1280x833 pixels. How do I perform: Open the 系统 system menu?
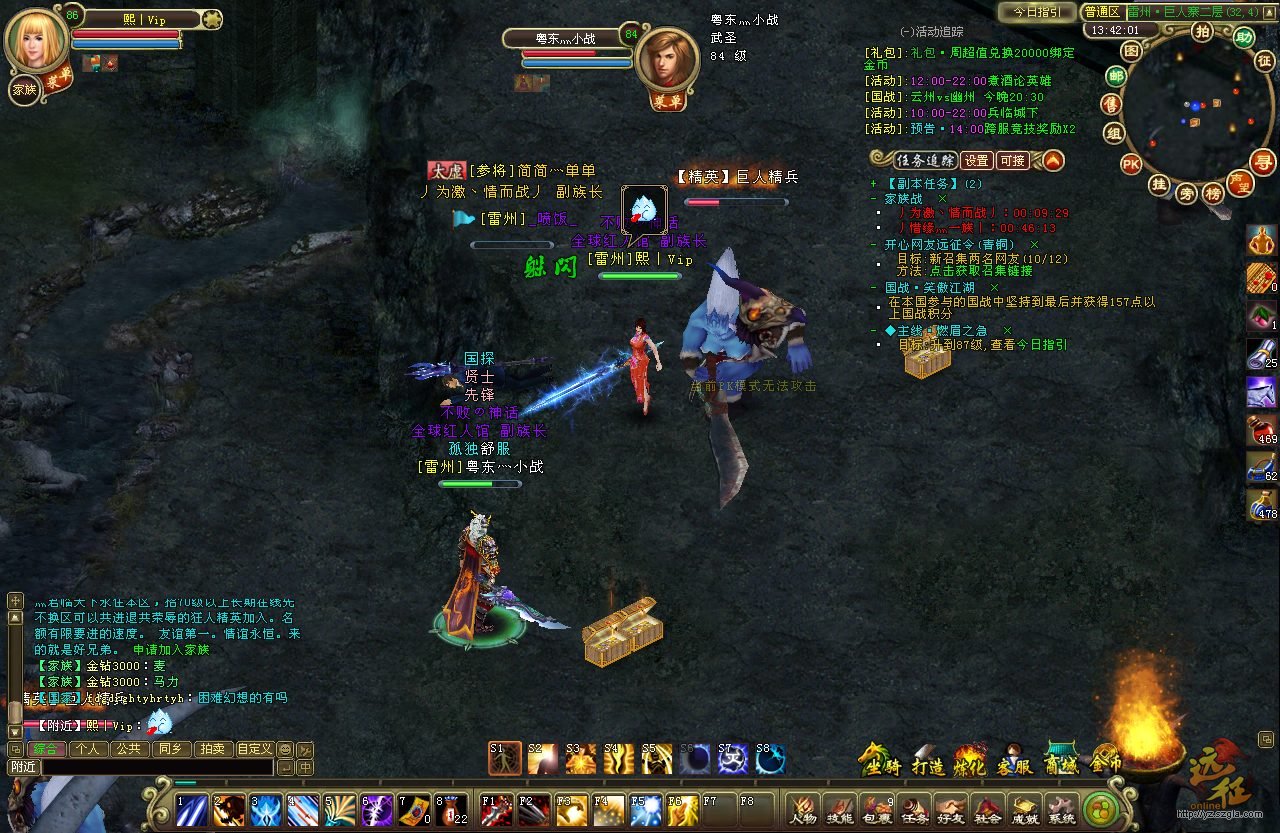click(x=1060, y=808)
